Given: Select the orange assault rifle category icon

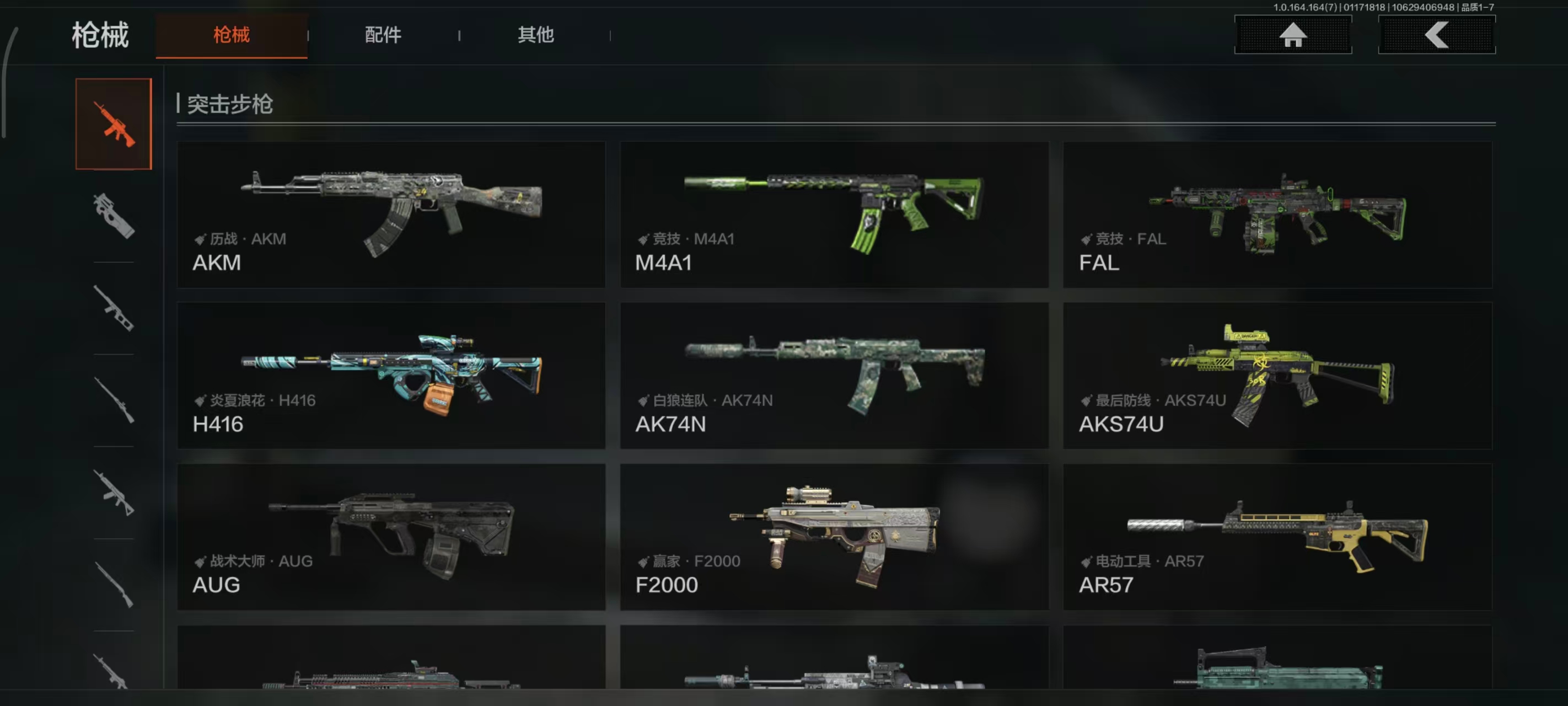Looking at the screenshot, I should click(114, 124).
